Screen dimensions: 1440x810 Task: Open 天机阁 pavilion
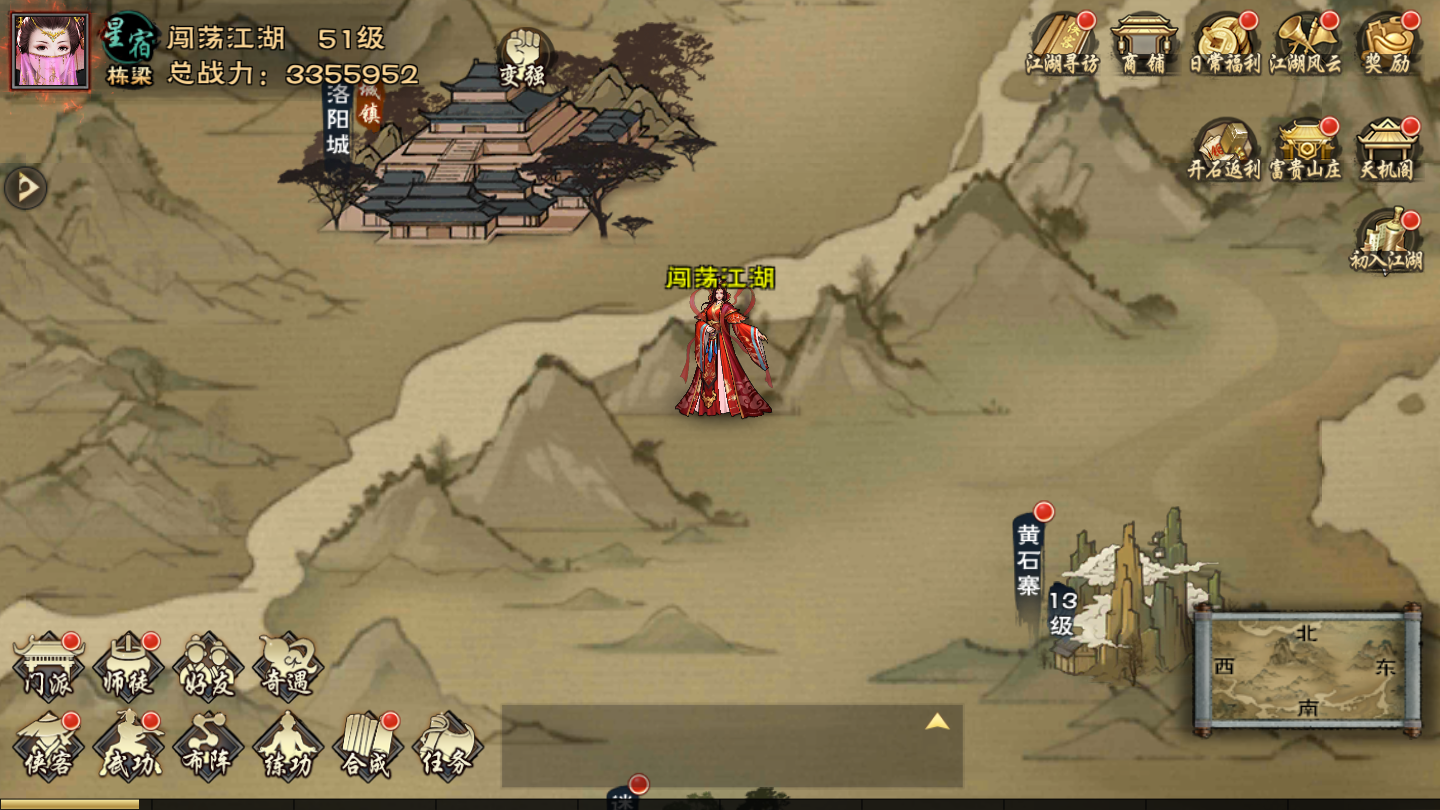(x=1387, y=150)
